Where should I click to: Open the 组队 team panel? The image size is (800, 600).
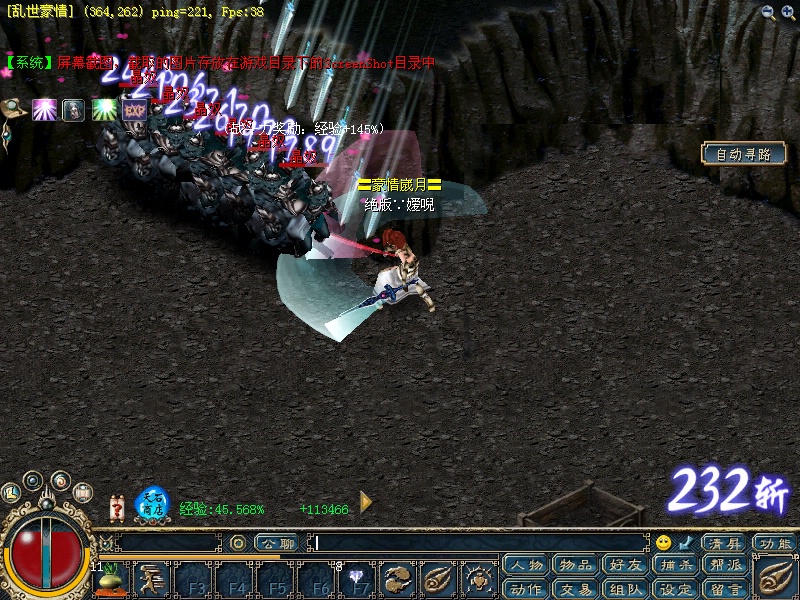[626, 588]
